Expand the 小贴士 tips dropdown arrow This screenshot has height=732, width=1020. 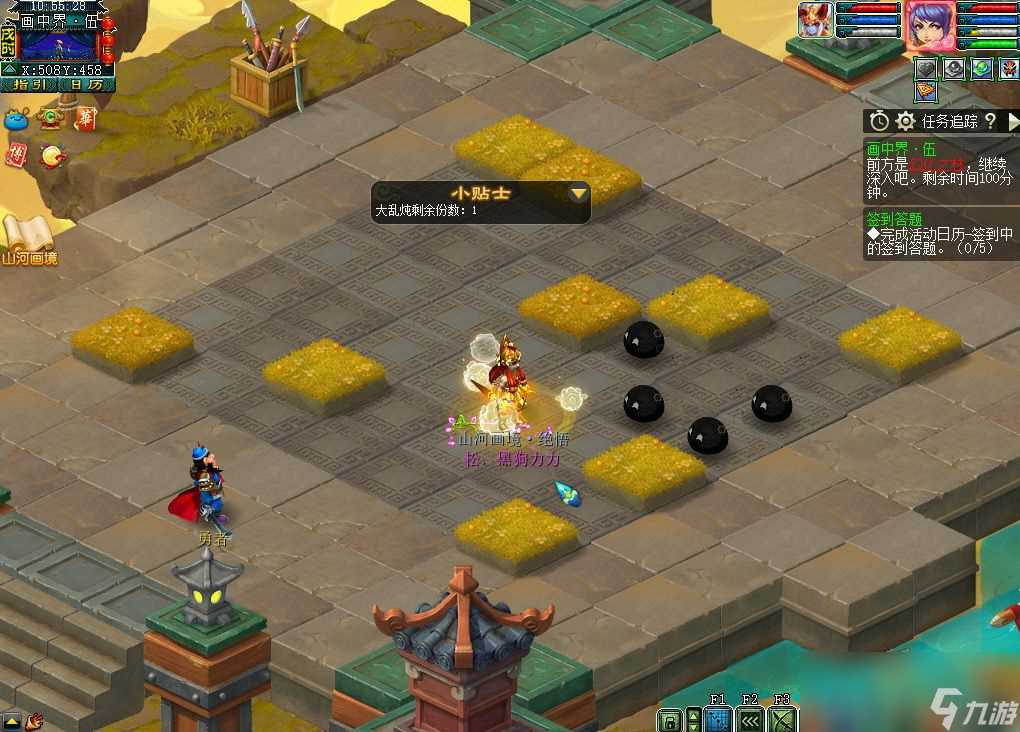point(578,193)
